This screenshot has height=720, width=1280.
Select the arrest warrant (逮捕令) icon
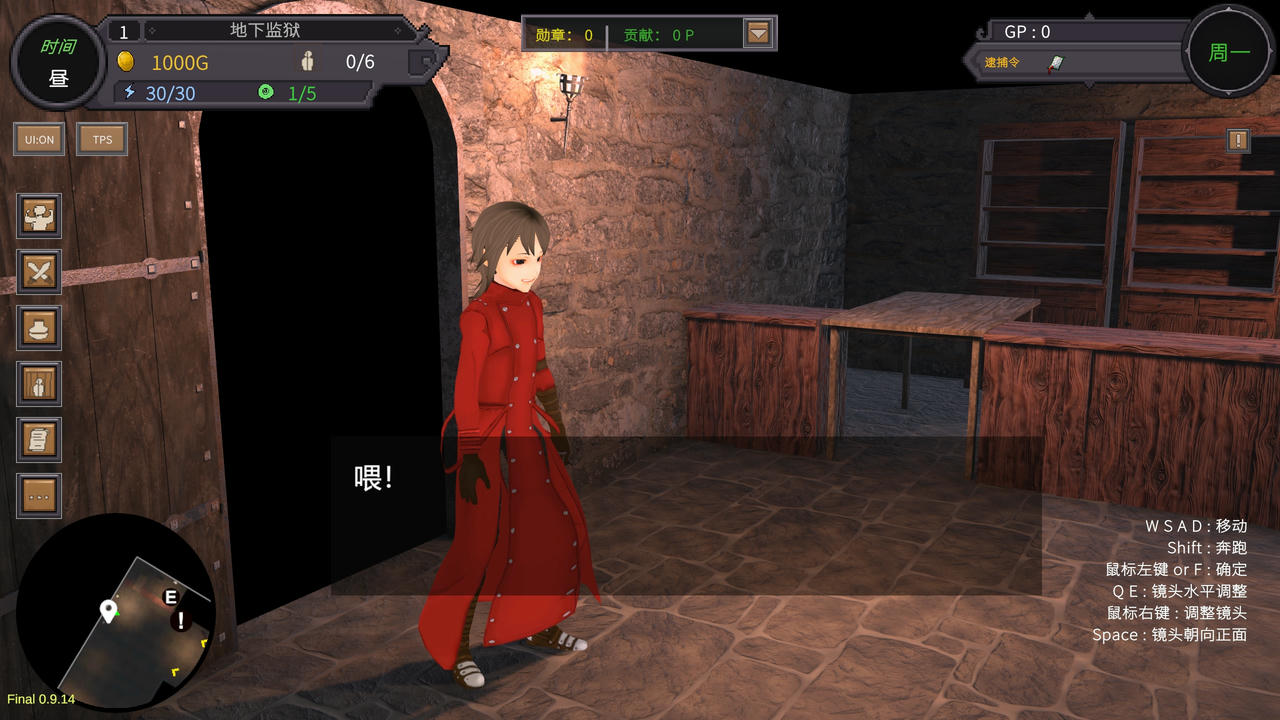1056,63
